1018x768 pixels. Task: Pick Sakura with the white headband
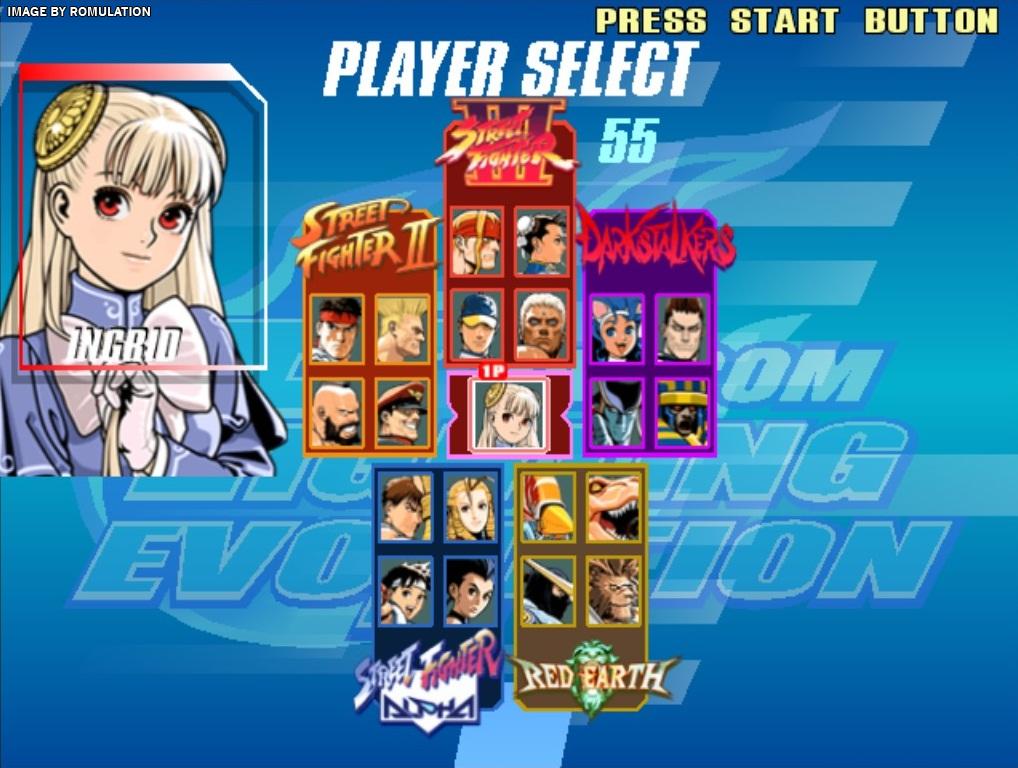coord(406,590)
